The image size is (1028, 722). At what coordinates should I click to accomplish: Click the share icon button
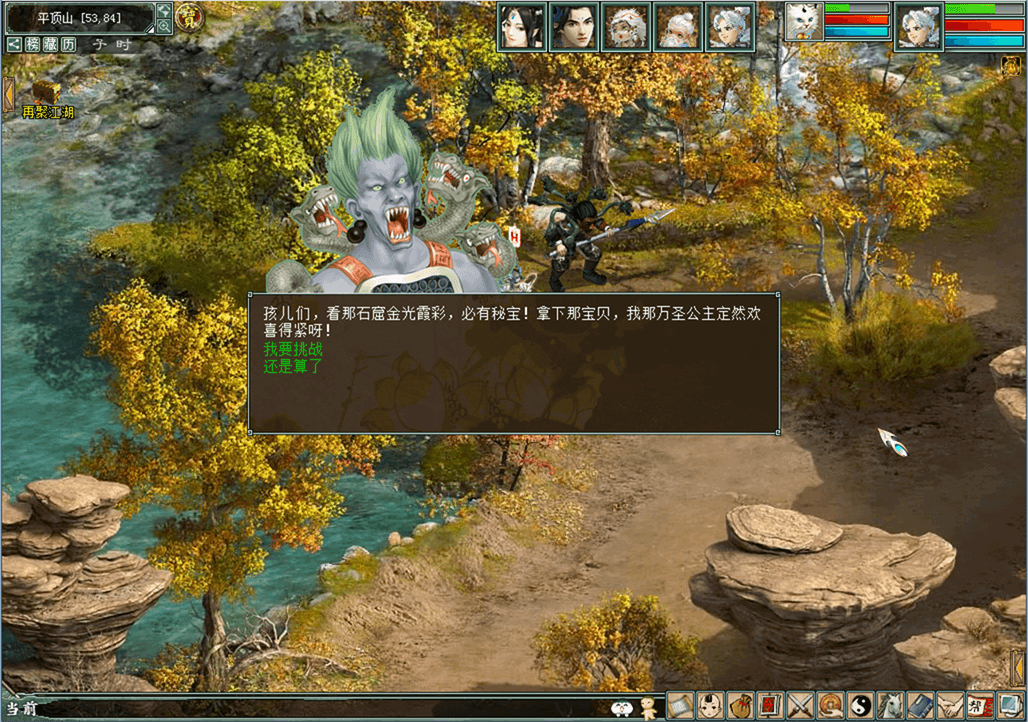(15, 45)
